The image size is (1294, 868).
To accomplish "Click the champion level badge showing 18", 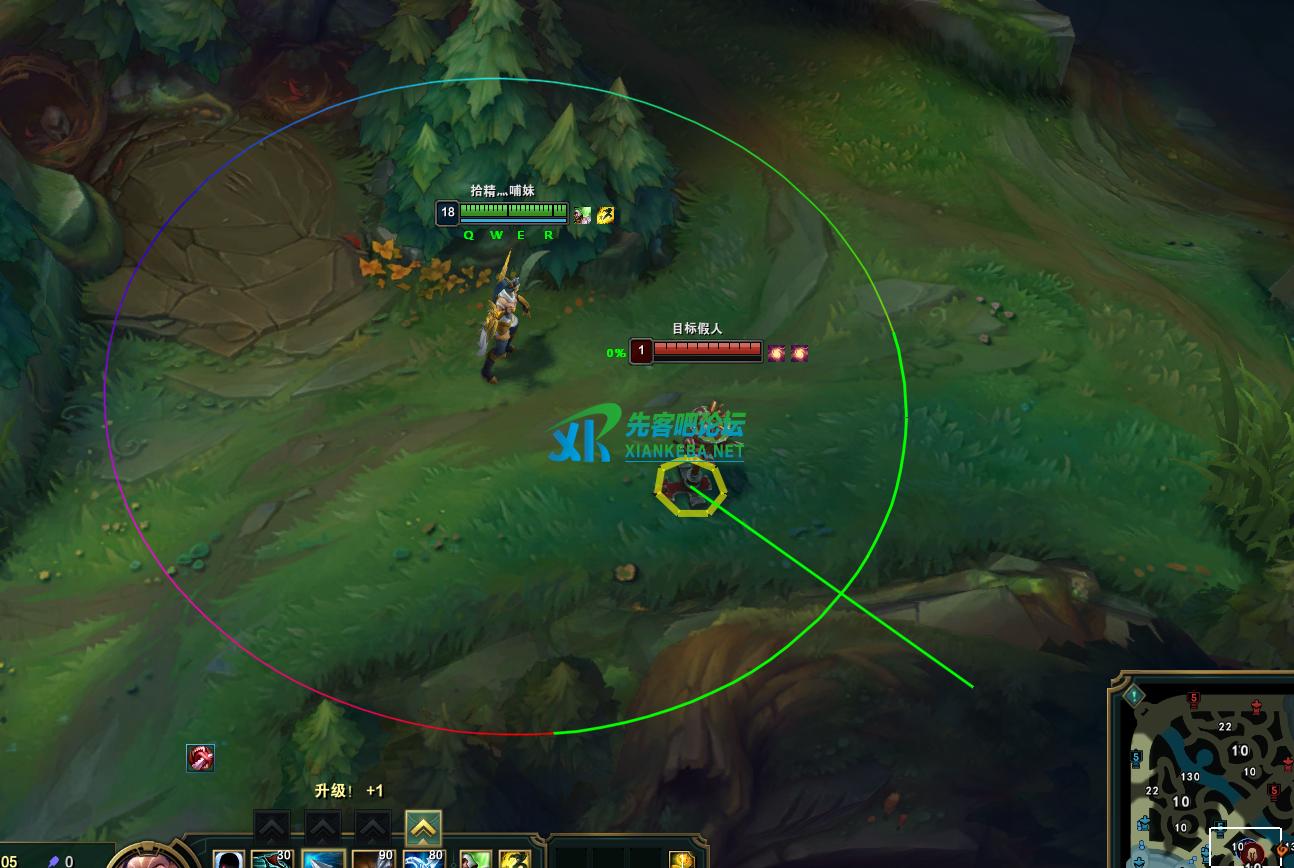I will (447, 212).
